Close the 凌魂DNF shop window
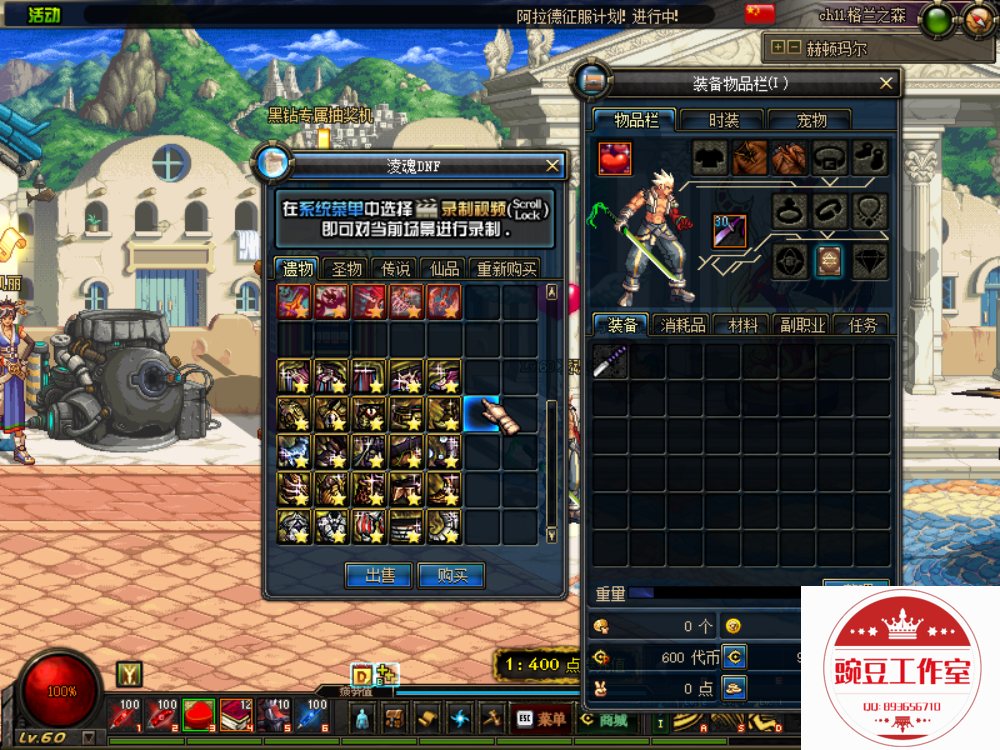The width and height of the screenshot is (1000, 750). (x=553, y=166)
